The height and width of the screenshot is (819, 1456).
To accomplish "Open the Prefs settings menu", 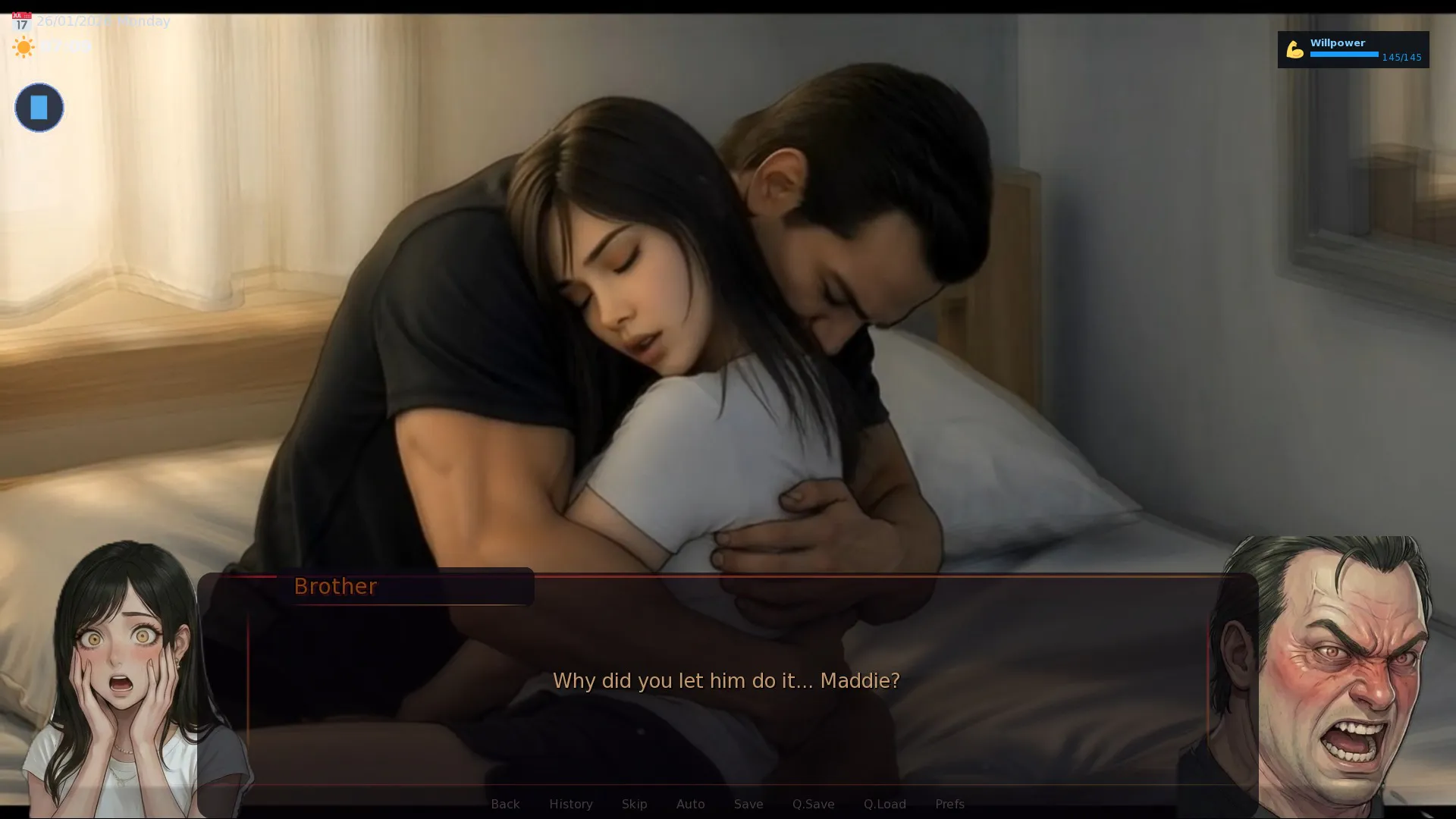I will pos(949,804).
